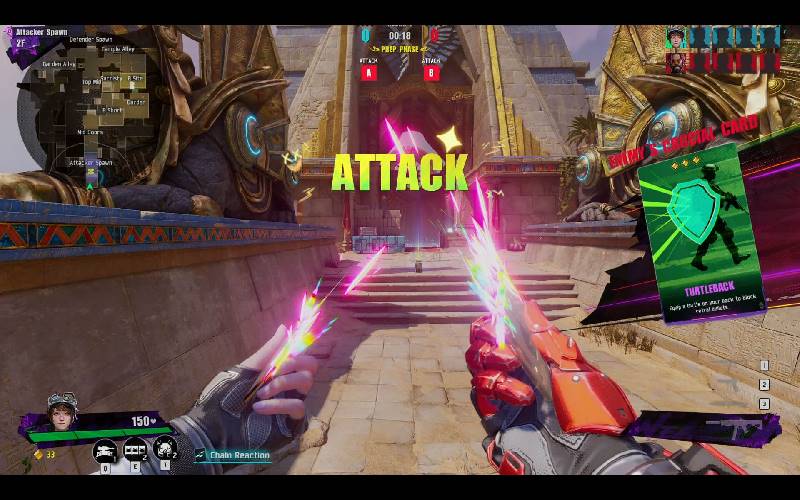The height and width of the screenshot is (500, 800).
Task: Select the Chain Reaction weapon label
Action: tap(234, 455)
